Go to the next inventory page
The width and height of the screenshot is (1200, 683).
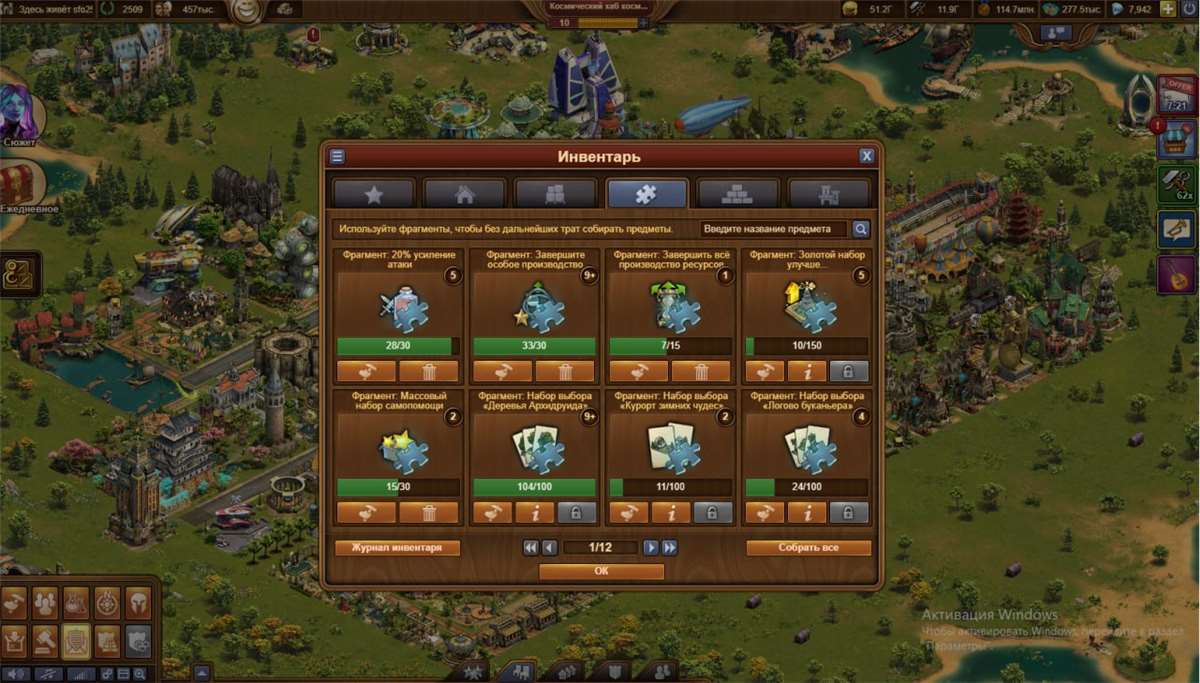pos(651,548)
